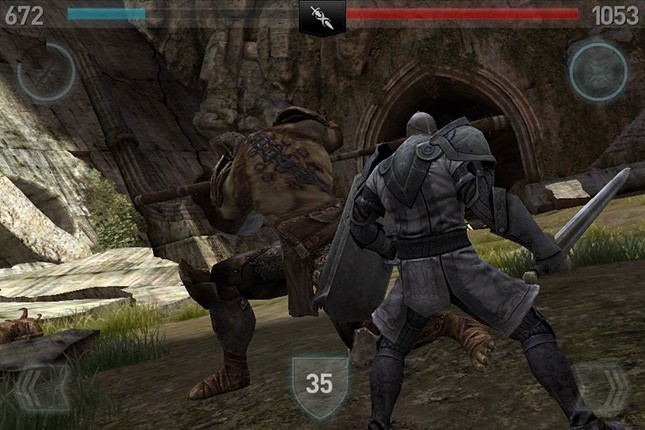This screenshot has width=645, height=430.
Task: Activate the circular super attack icon
Action: [46, 72]
